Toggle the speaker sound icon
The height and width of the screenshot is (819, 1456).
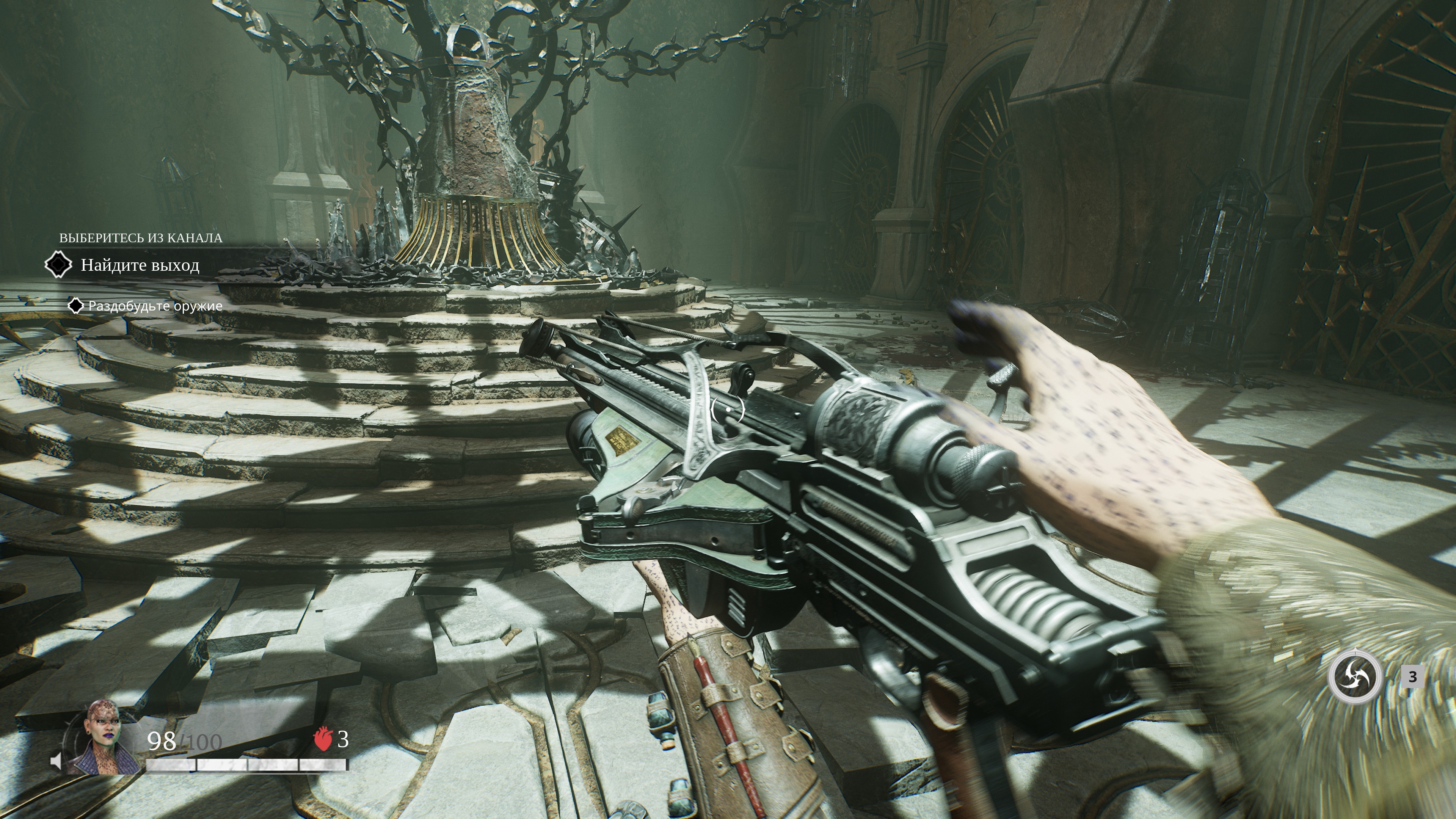coord(56,761)
